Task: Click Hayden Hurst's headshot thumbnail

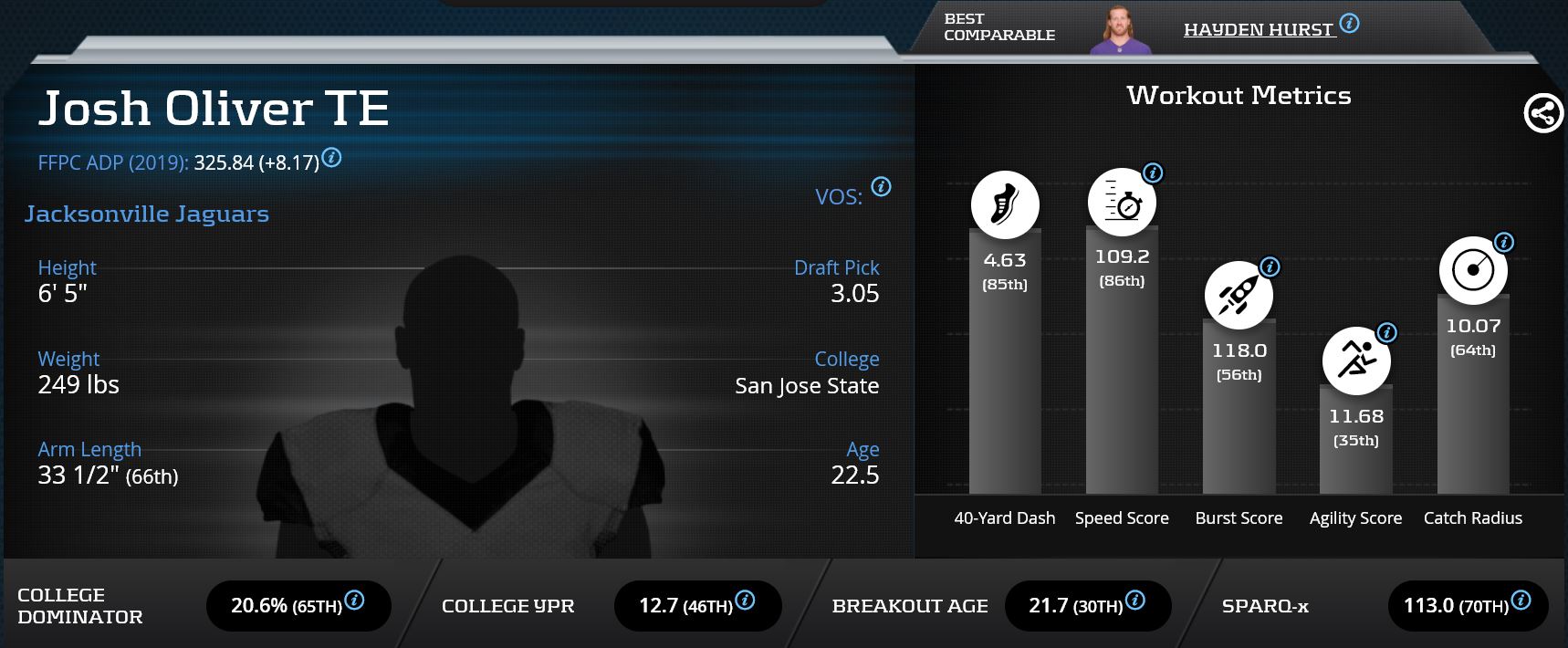Action: coord(1121,30)
